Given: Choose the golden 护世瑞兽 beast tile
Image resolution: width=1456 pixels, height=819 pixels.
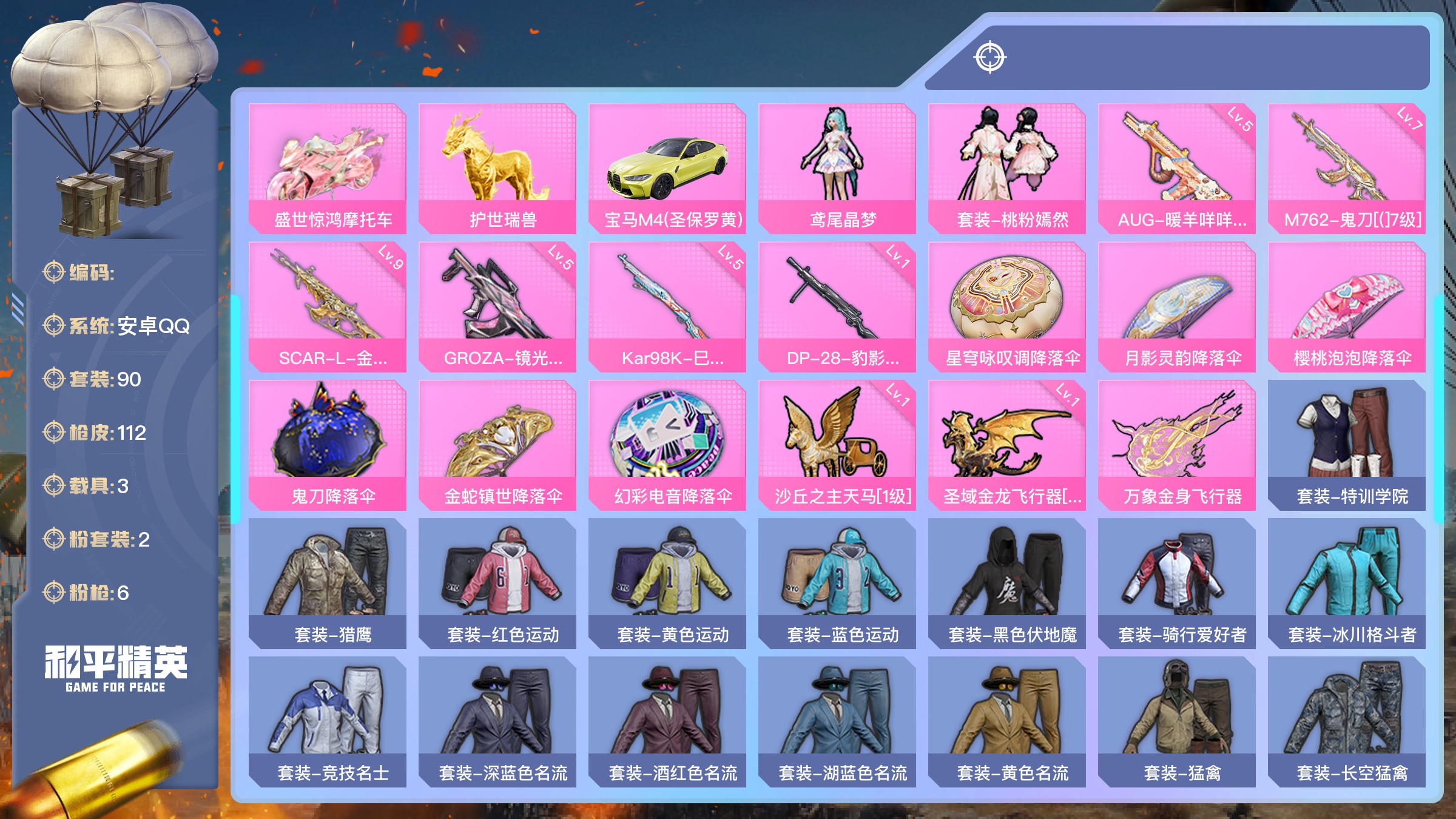Looking at the screenshot, I should pyautogui.click(x=497, y=168).
